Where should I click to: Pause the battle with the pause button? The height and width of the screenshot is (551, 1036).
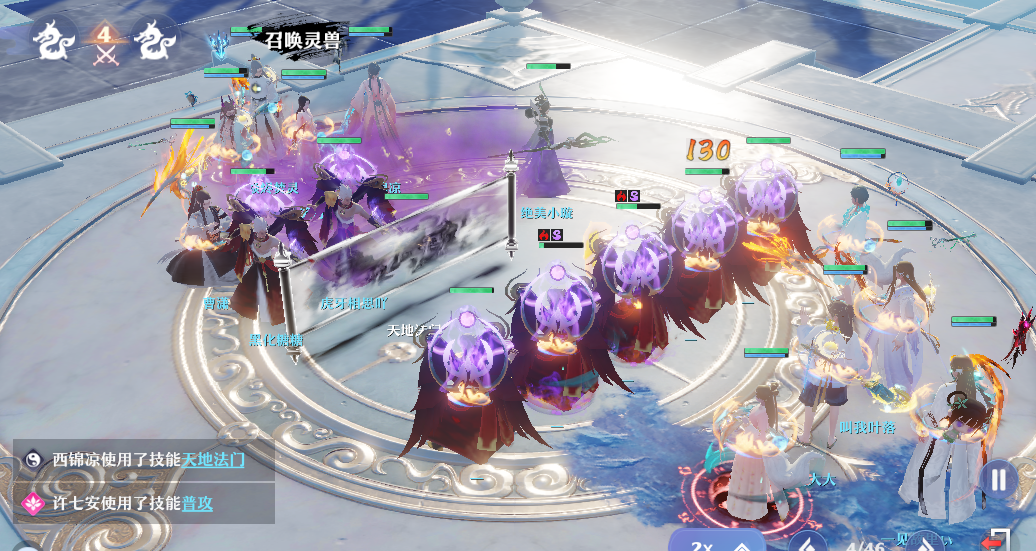point(998,479)
